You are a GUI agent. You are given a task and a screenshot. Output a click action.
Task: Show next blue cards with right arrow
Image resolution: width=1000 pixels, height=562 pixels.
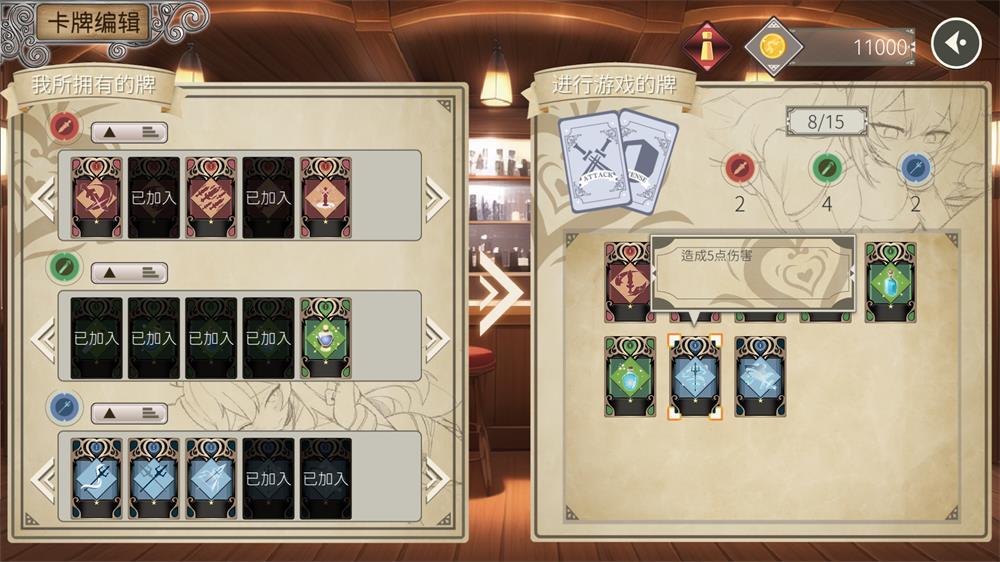pos(437,479)
